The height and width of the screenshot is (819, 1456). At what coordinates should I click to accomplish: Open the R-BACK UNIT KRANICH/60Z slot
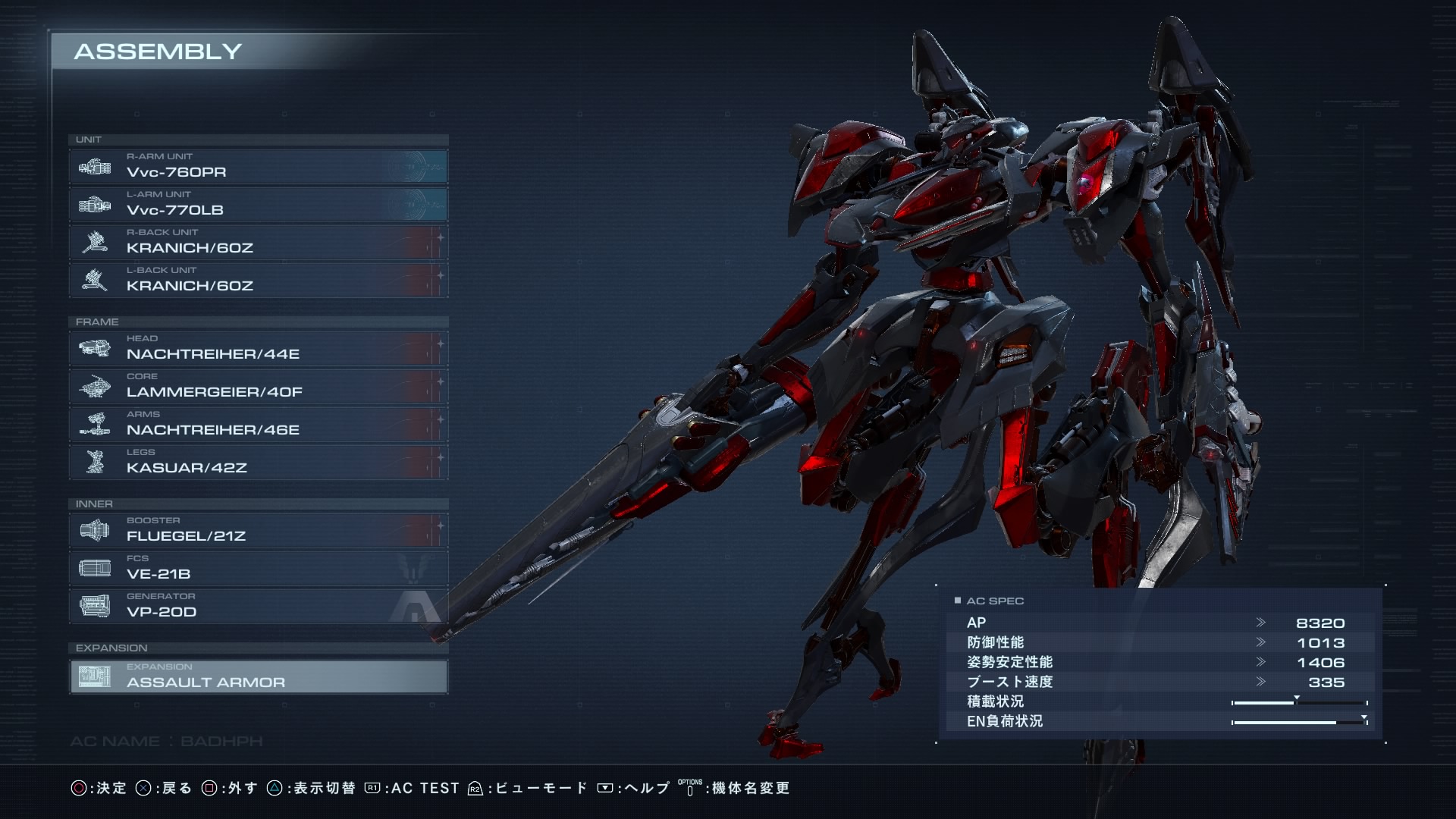[258, 242]
